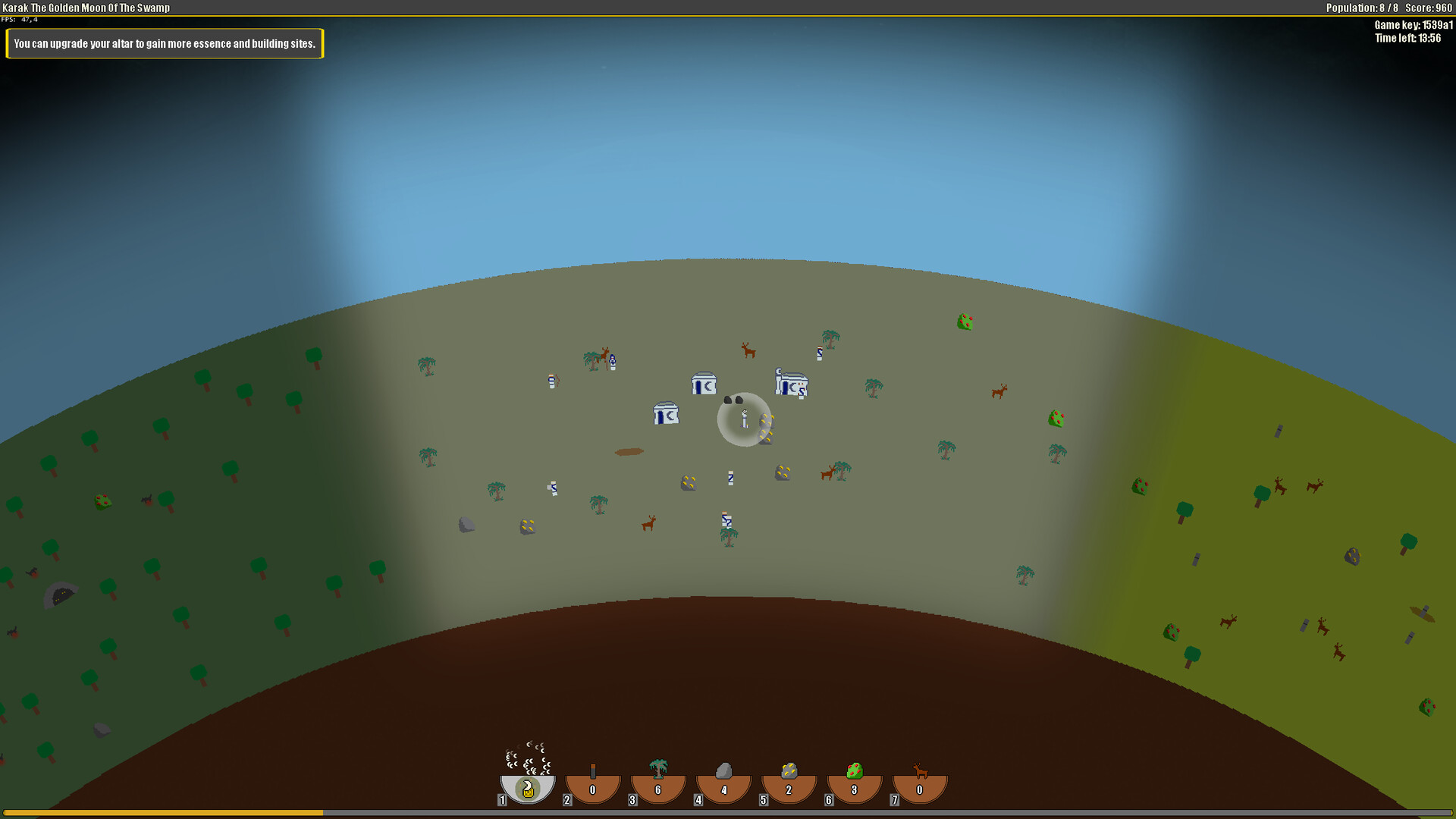Click the orange progress bar at screen bottom
The height and width of the screenshot is (819, 1456).
[161, 812]
